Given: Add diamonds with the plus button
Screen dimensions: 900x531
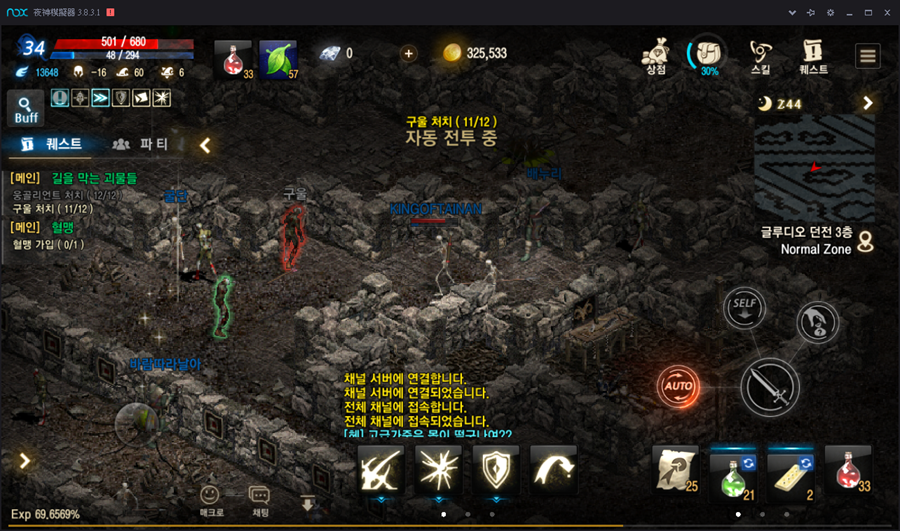Looking at the screenshot, I should [408, 53].
